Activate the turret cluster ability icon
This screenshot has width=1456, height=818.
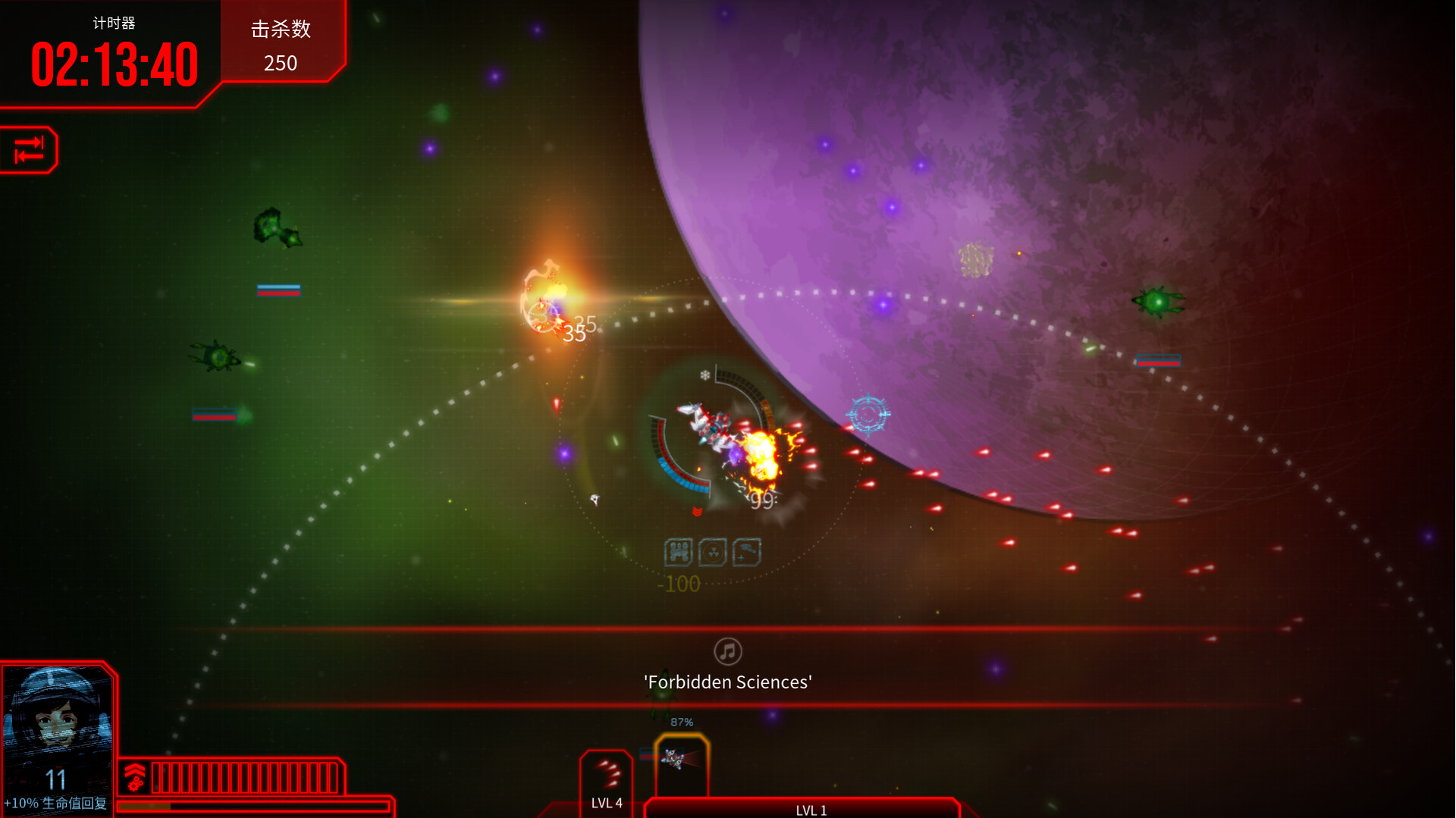click(678, 553)
